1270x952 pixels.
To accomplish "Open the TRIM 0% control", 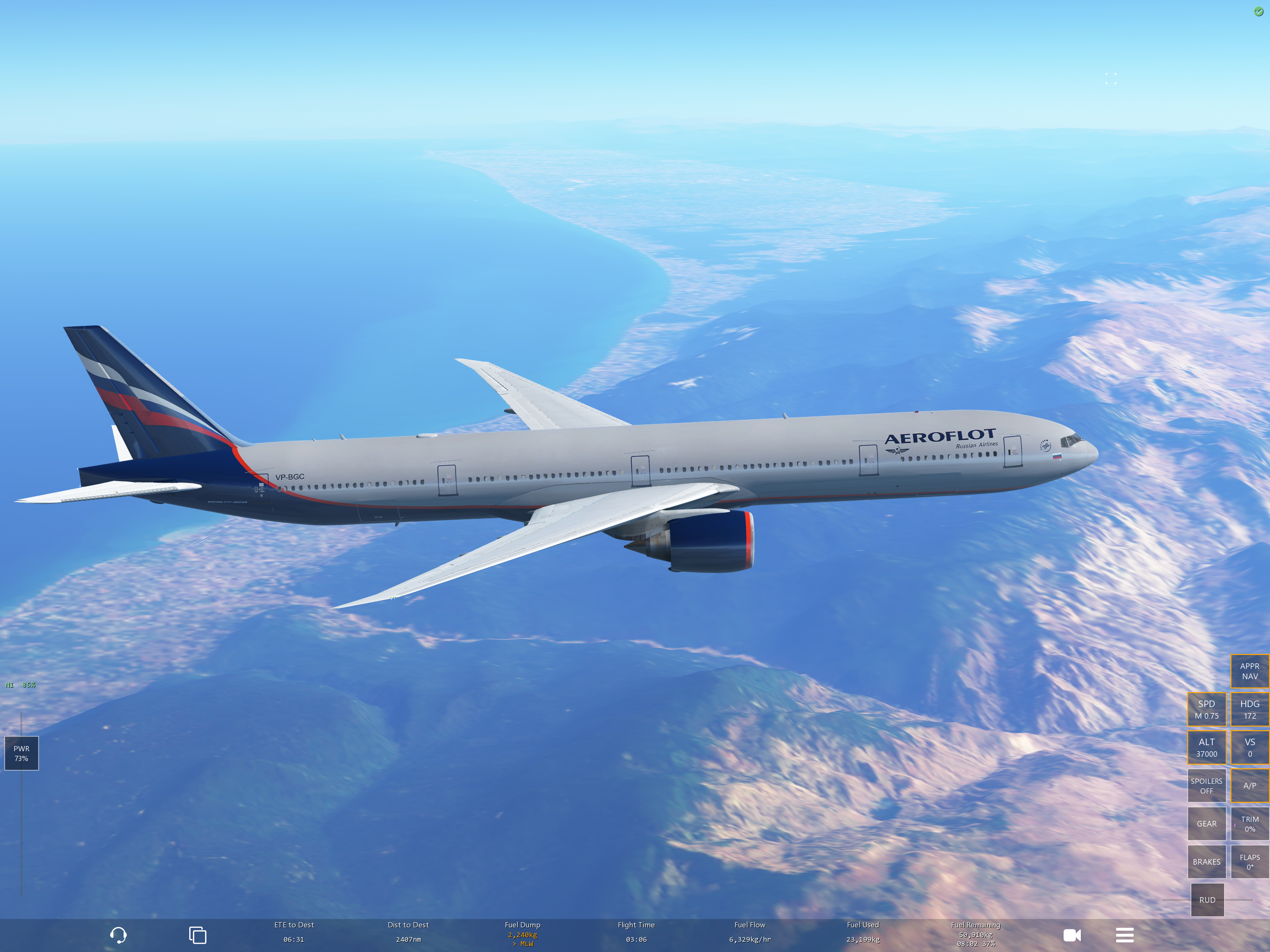I will [x=1250, y=823].
